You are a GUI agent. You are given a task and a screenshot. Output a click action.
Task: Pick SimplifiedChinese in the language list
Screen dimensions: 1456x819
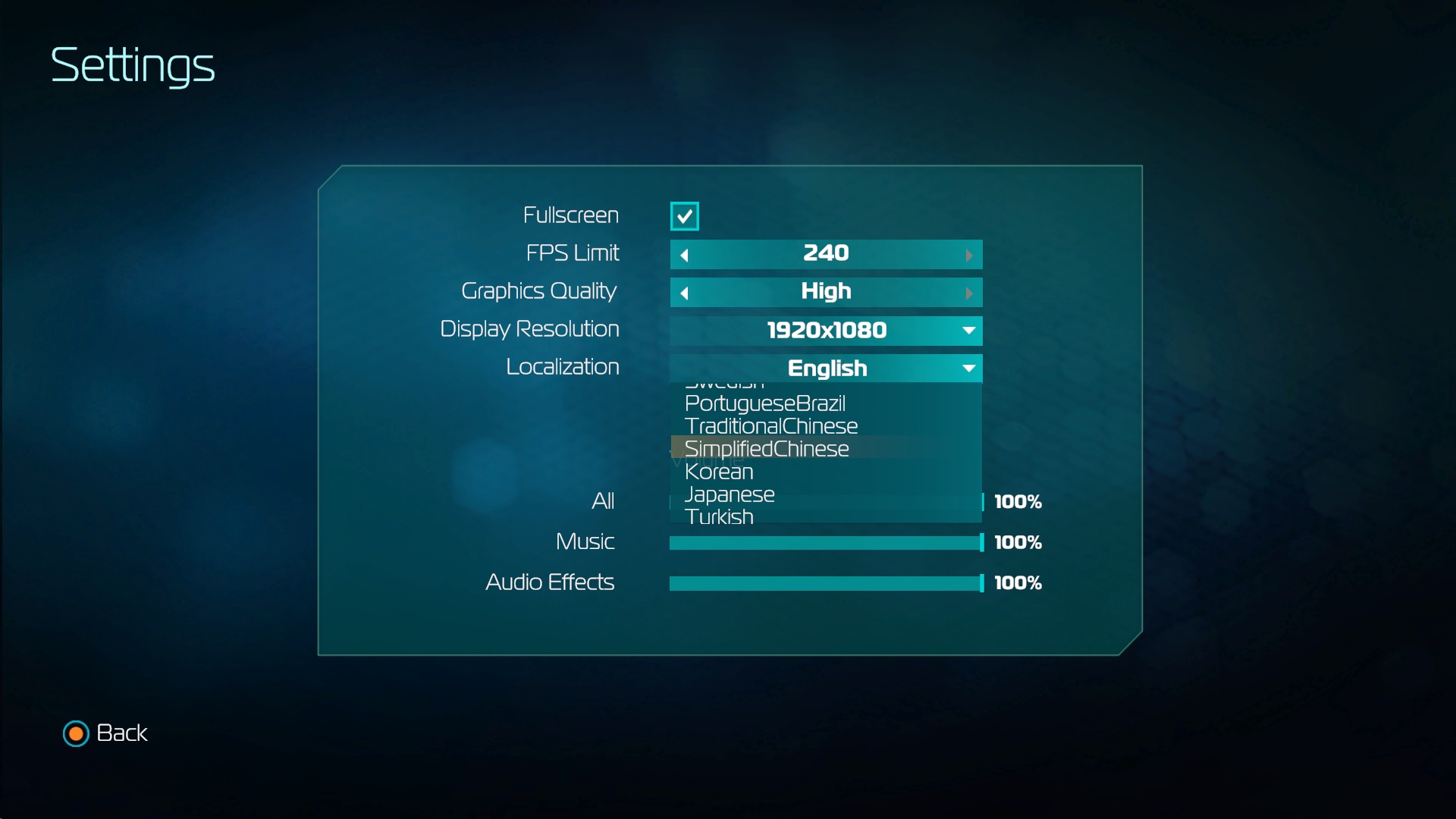(766, 449)
